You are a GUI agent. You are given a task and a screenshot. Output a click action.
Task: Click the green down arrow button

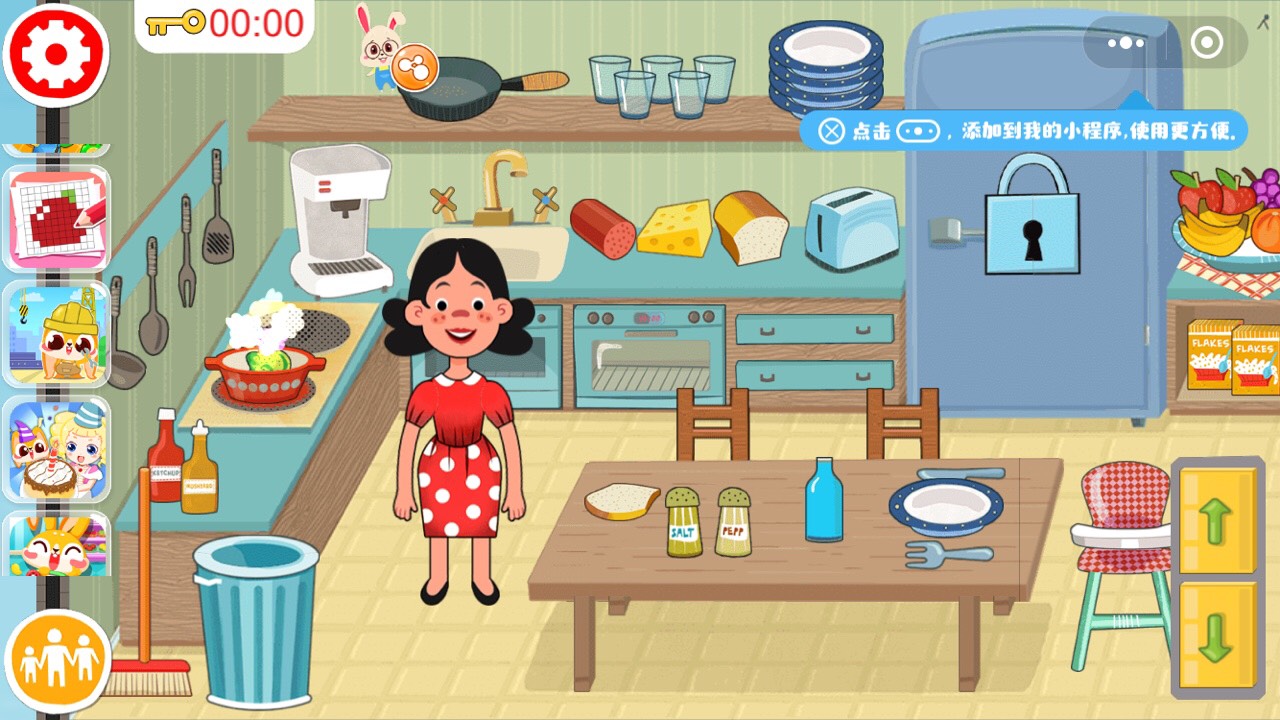(1216, 637)
